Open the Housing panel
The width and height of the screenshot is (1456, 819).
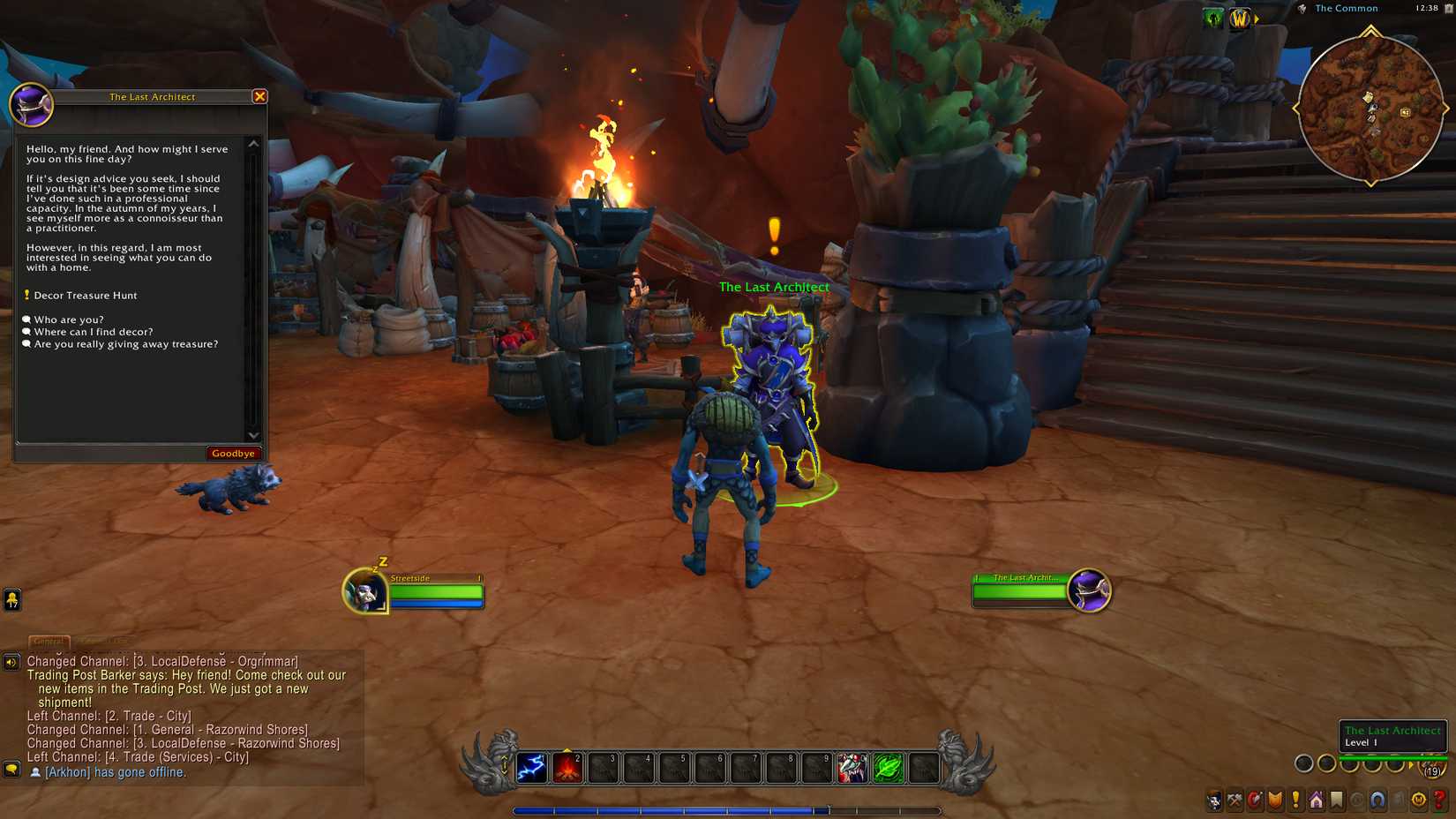1317,801
